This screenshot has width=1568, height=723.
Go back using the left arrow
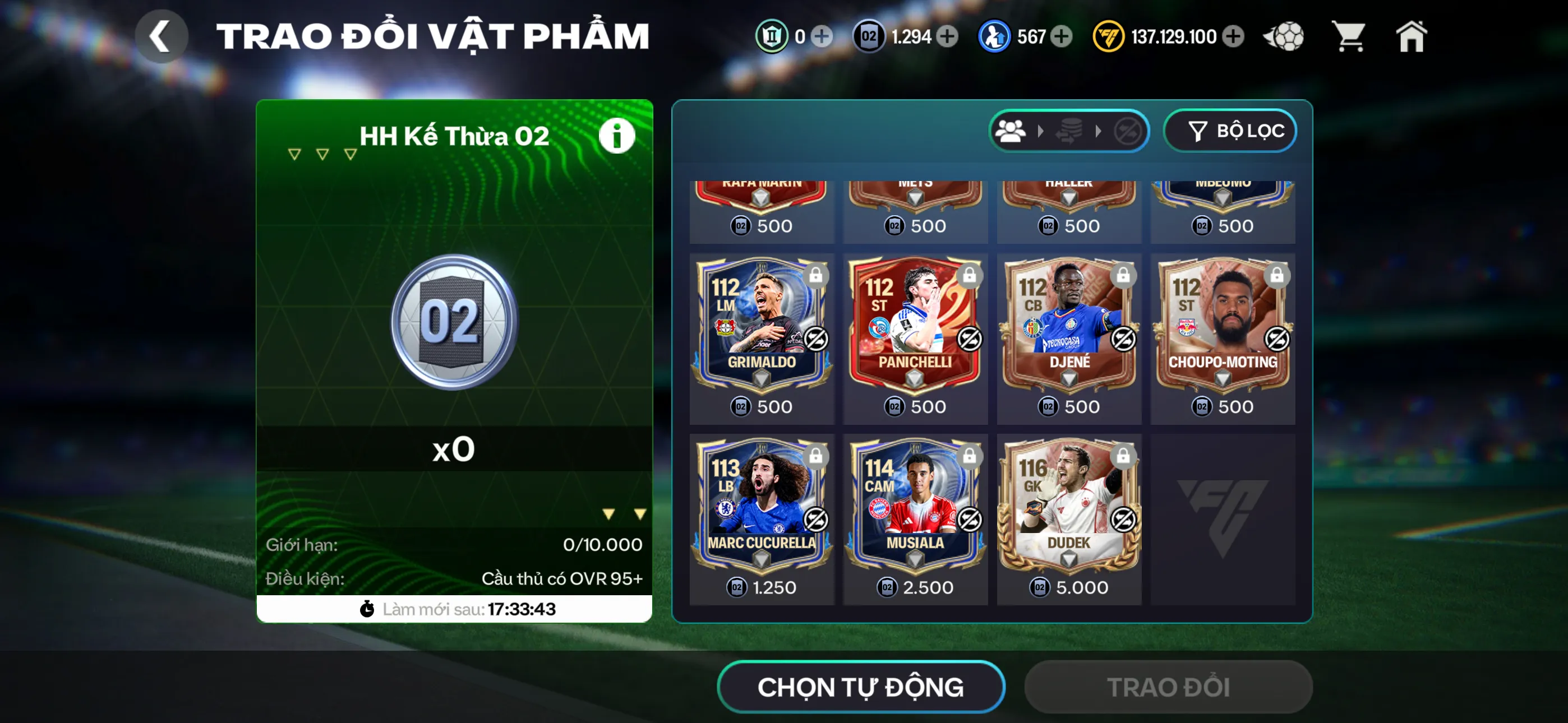click(x=162, y=36)
